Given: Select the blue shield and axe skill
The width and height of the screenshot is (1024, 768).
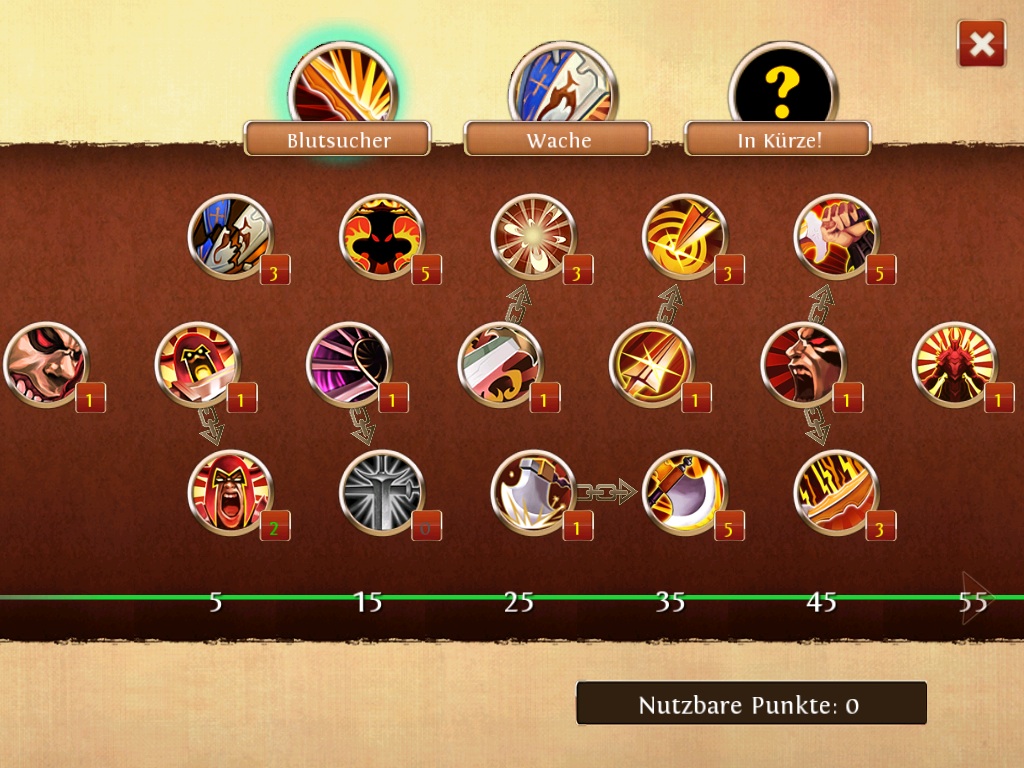Looking at the screenshot, I should coord(230,237).
